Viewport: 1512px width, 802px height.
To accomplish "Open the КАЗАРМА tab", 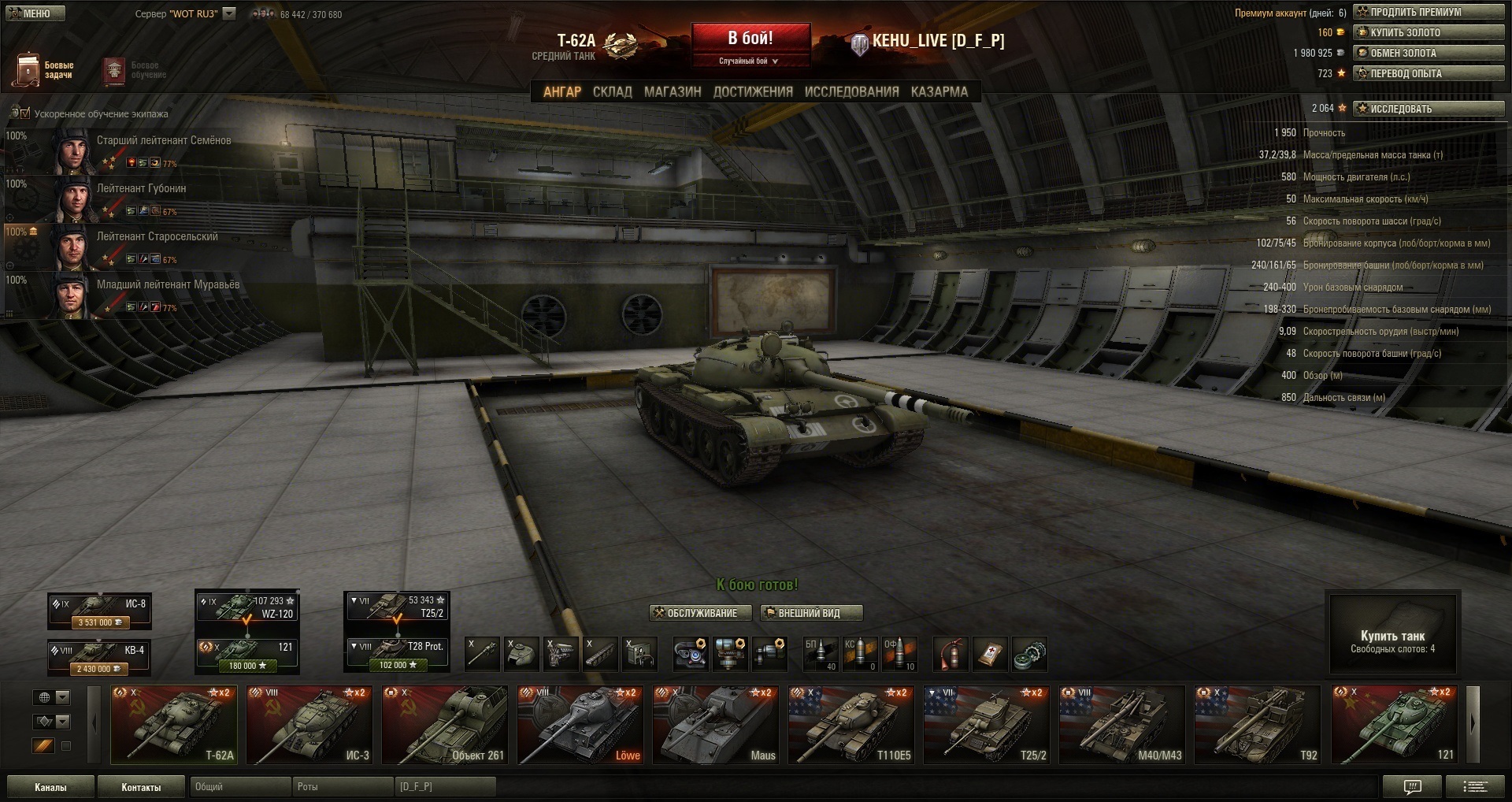I will pos(939,91).
